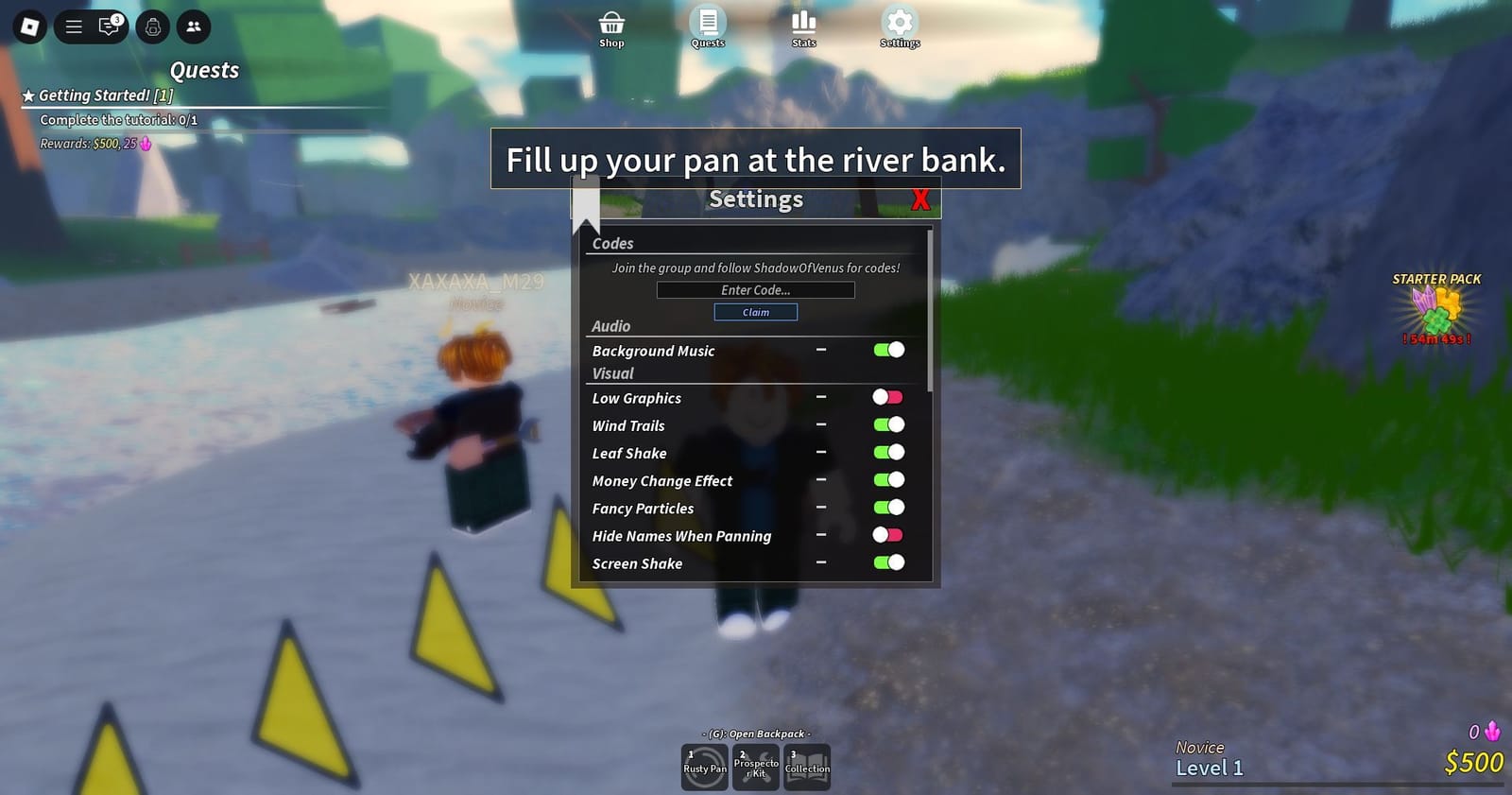
Task: Turn off Wind Trails
Action: (889, 424)
